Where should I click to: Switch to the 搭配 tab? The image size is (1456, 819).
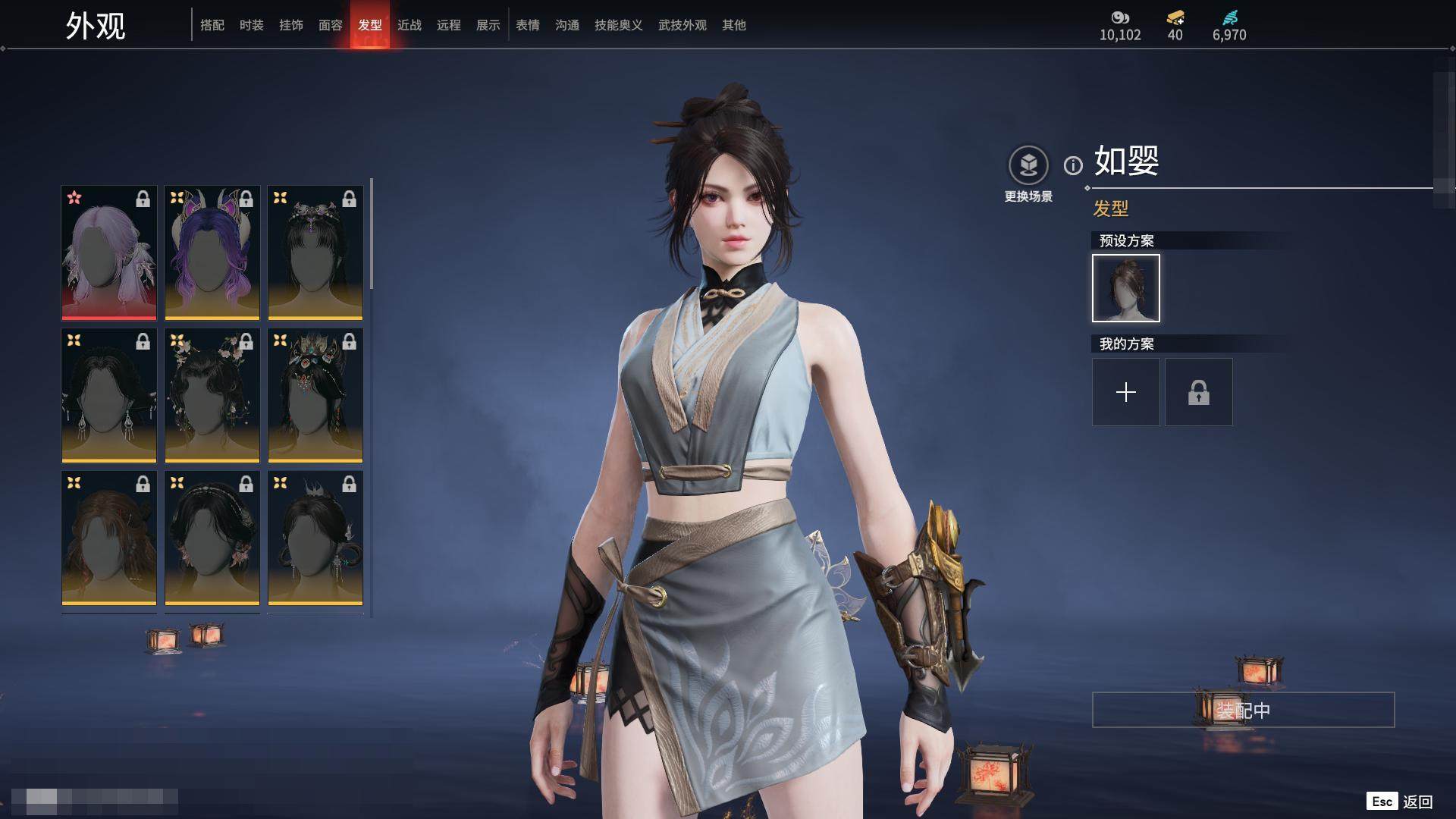coord(212,25)
